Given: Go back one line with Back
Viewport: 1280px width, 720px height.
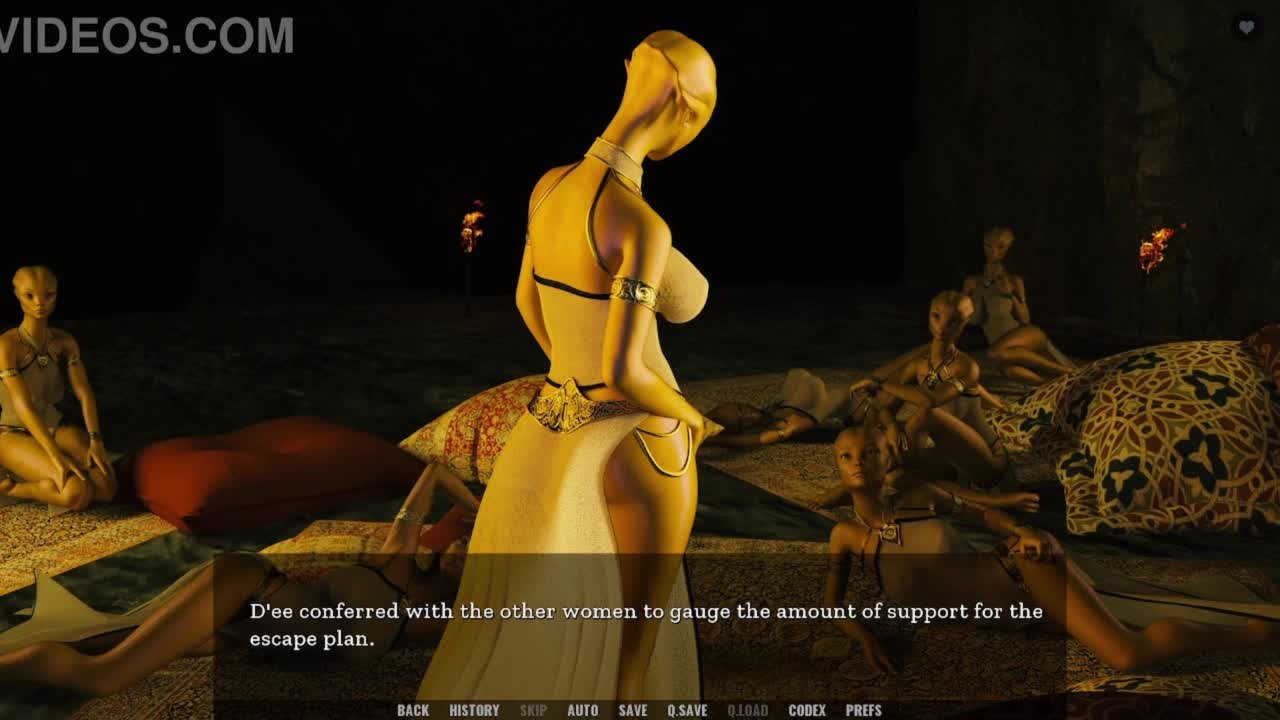Looking at the screenshot, I should pyautogui.click(x=412, y=710).
